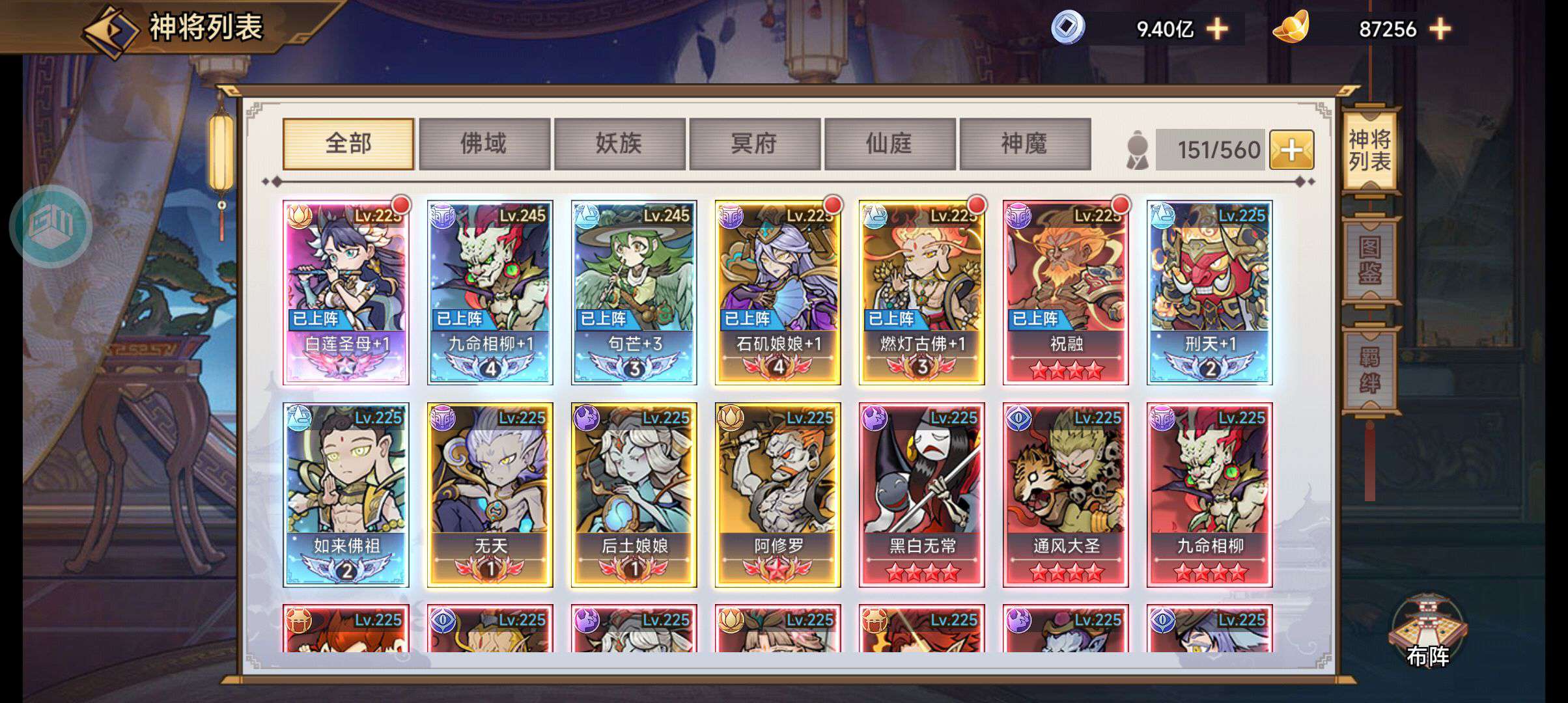Tap the floating GM assistant icon

pyautogui.click(x=51, y=226)
